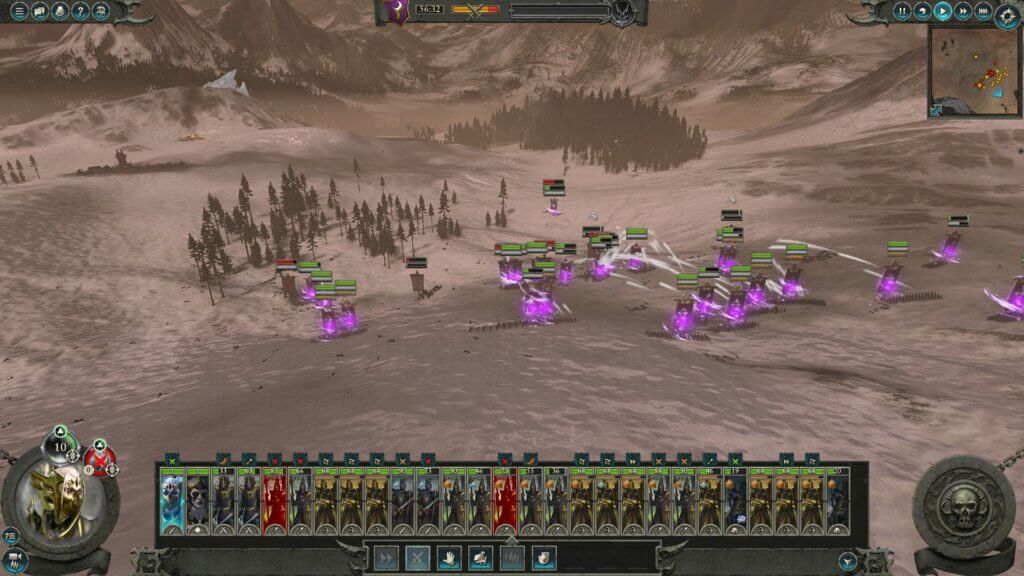The width and height of the screenshot is (1024, 576).
Task: Set battle speed to slow motion
Action: point(922,12)
